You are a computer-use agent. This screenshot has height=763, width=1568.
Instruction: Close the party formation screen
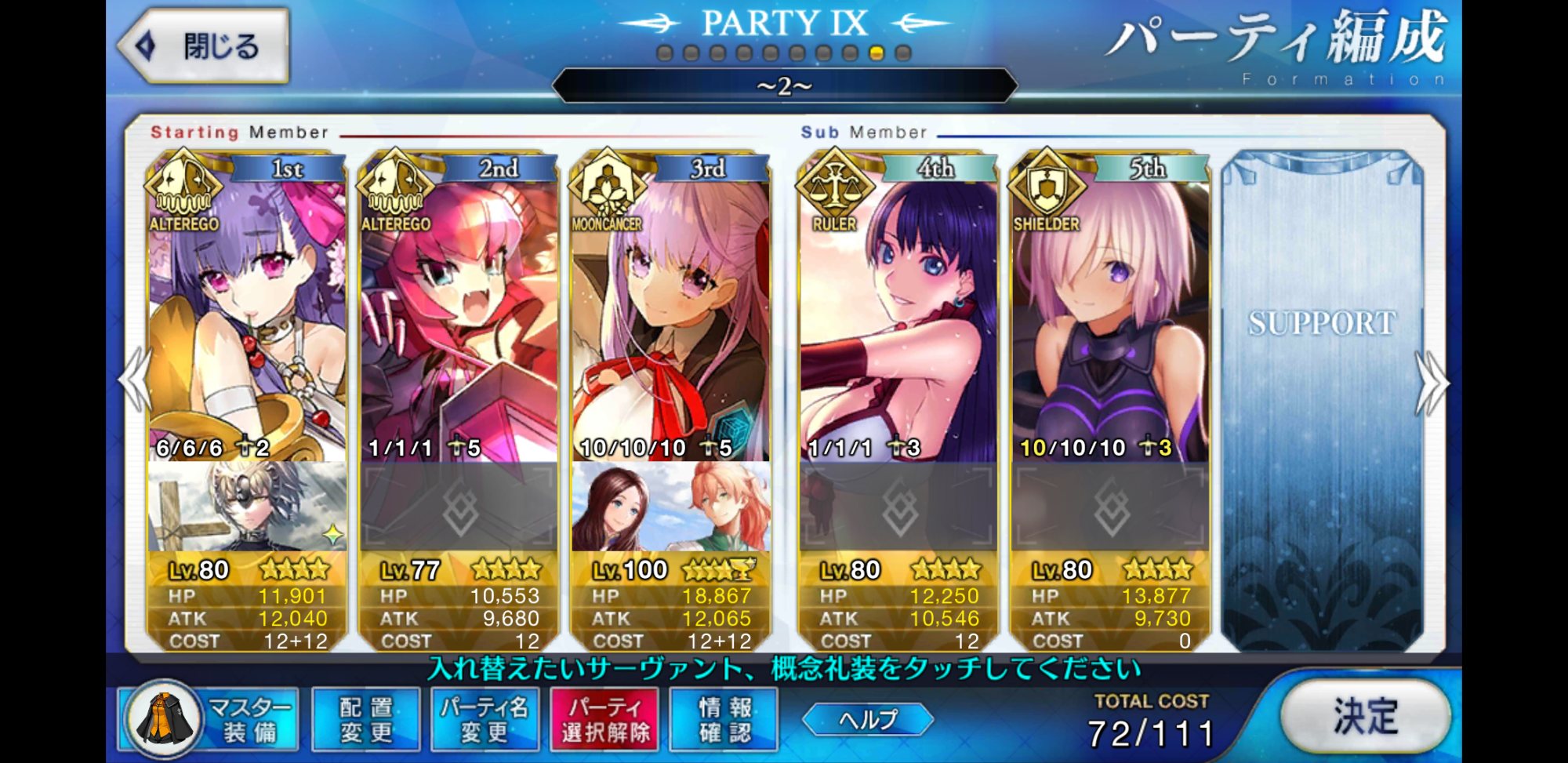[x=204, y=46]
